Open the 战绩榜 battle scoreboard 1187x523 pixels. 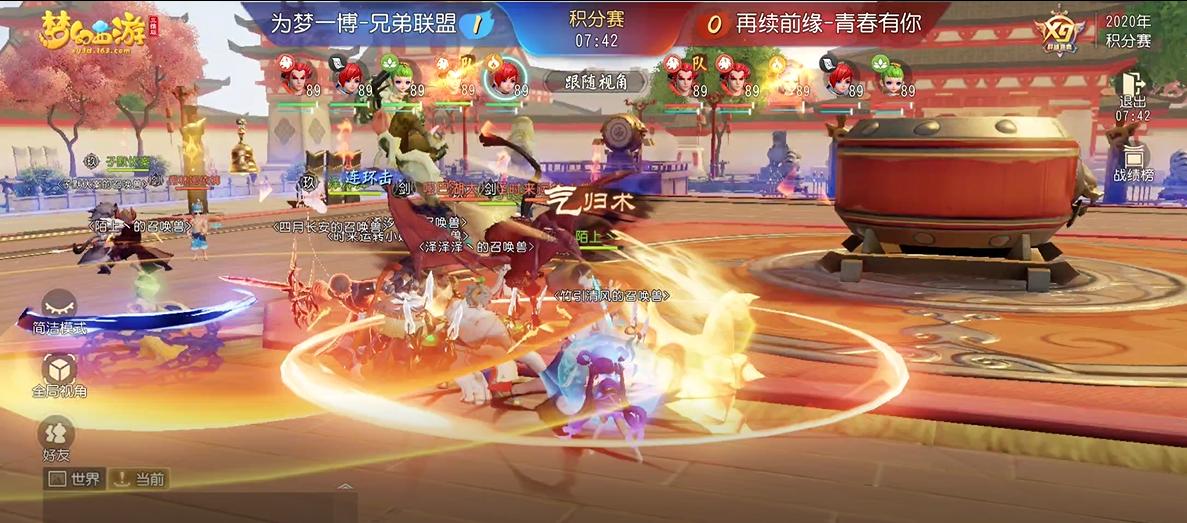pyautogui.click(x=1133, y=163)
